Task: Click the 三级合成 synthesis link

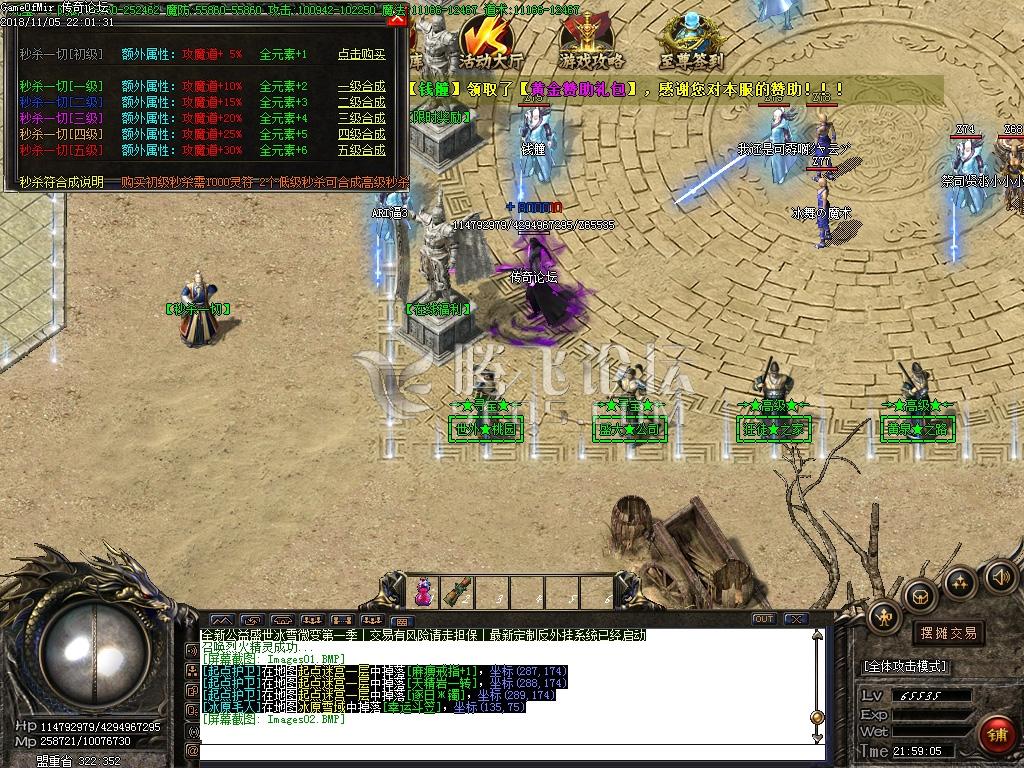Action: coord(361,118)
